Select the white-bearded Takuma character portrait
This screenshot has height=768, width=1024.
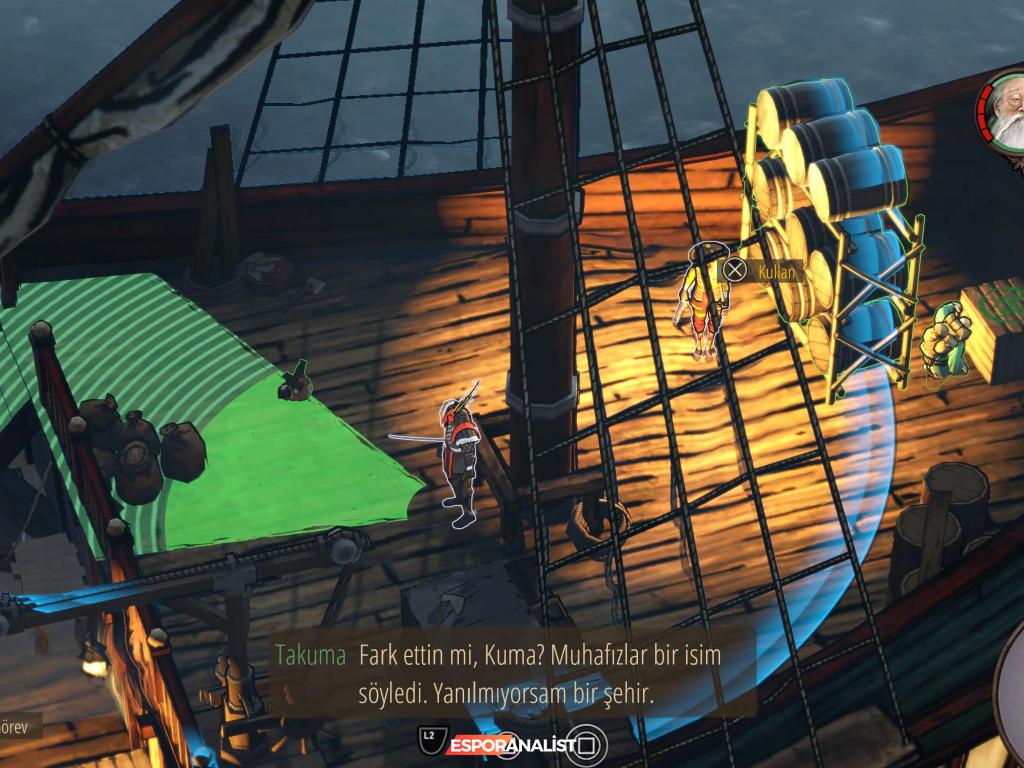1004,108
